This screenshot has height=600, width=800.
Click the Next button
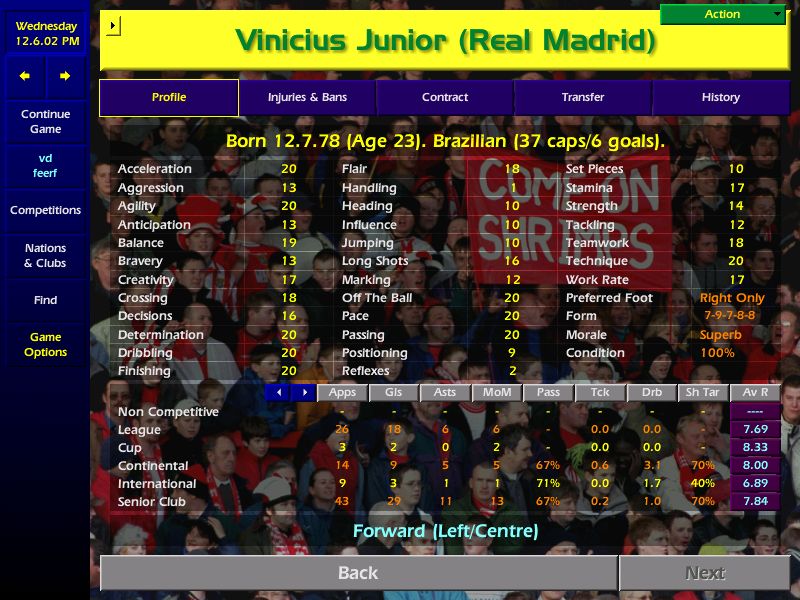coord(704,573)
